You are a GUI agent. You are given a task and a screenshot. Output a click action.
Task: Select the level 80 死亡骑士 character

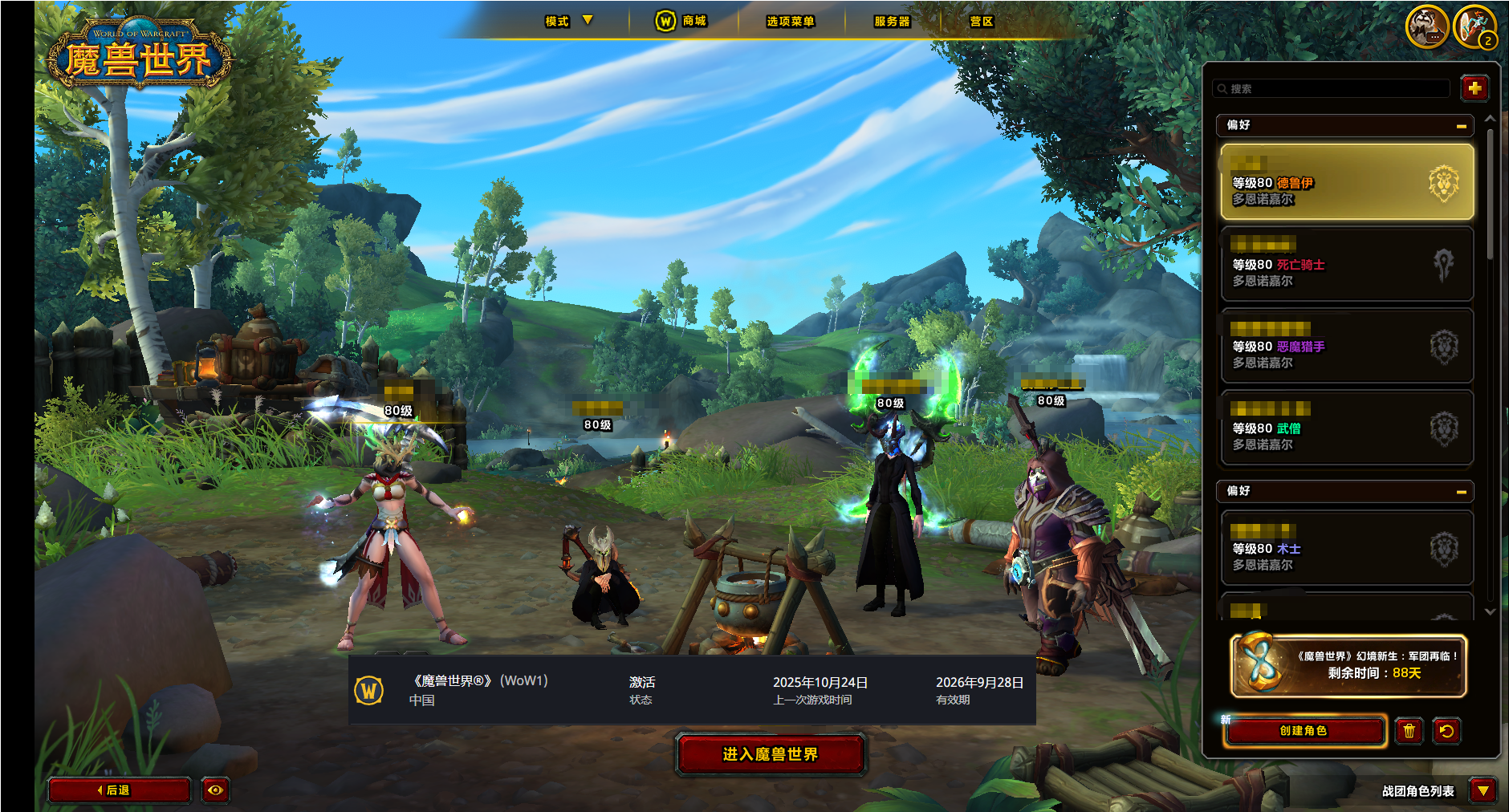[1347, 265]
